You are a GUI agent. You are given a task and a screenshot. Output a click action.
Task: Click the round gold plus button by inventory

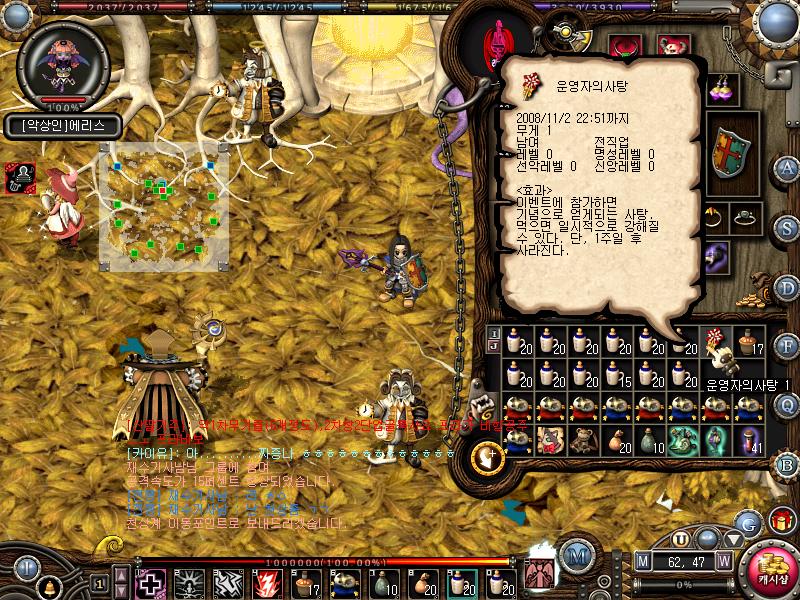pyautogui.click(x=487, y=458)
